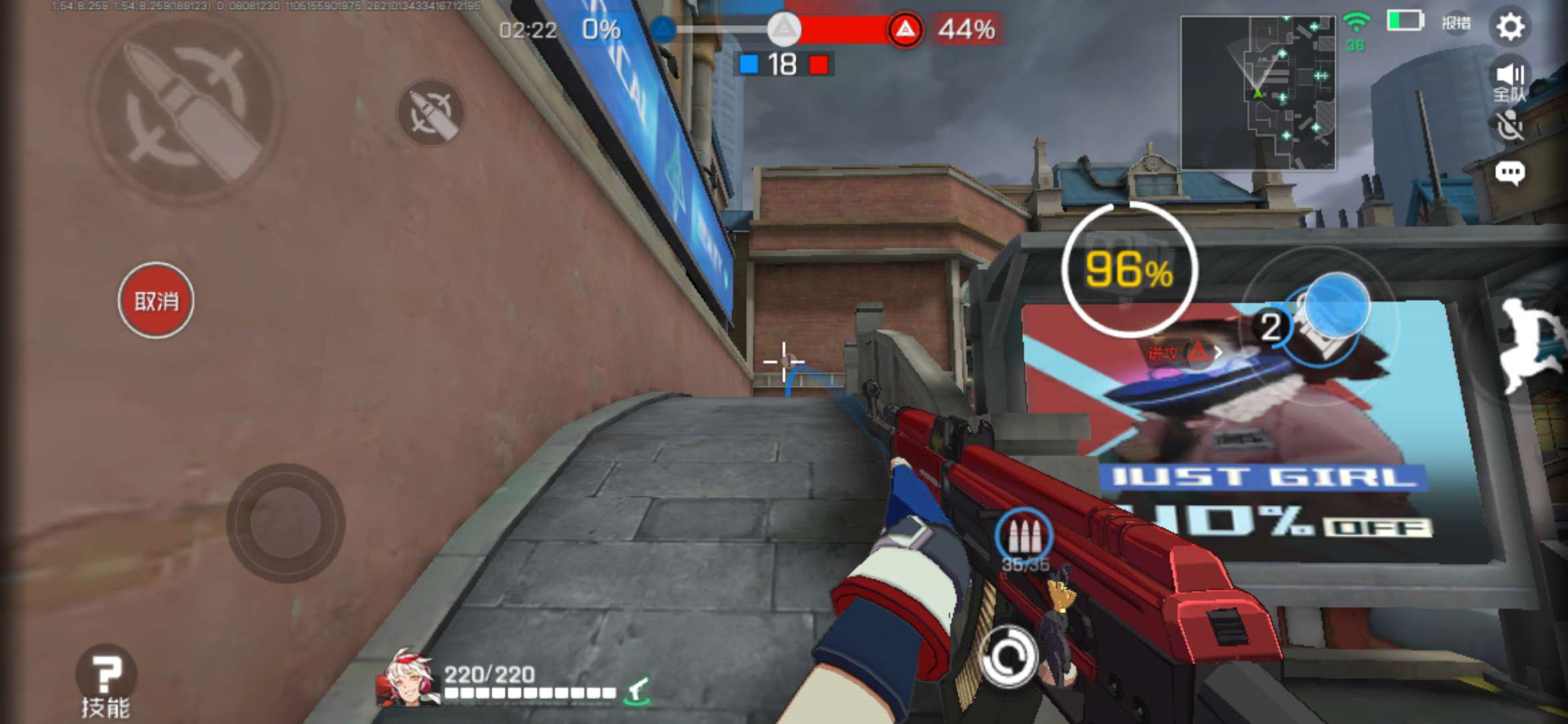Open the chat bubble
The height and width of the screenshot is (724, 1568).
coord(1509,174)
